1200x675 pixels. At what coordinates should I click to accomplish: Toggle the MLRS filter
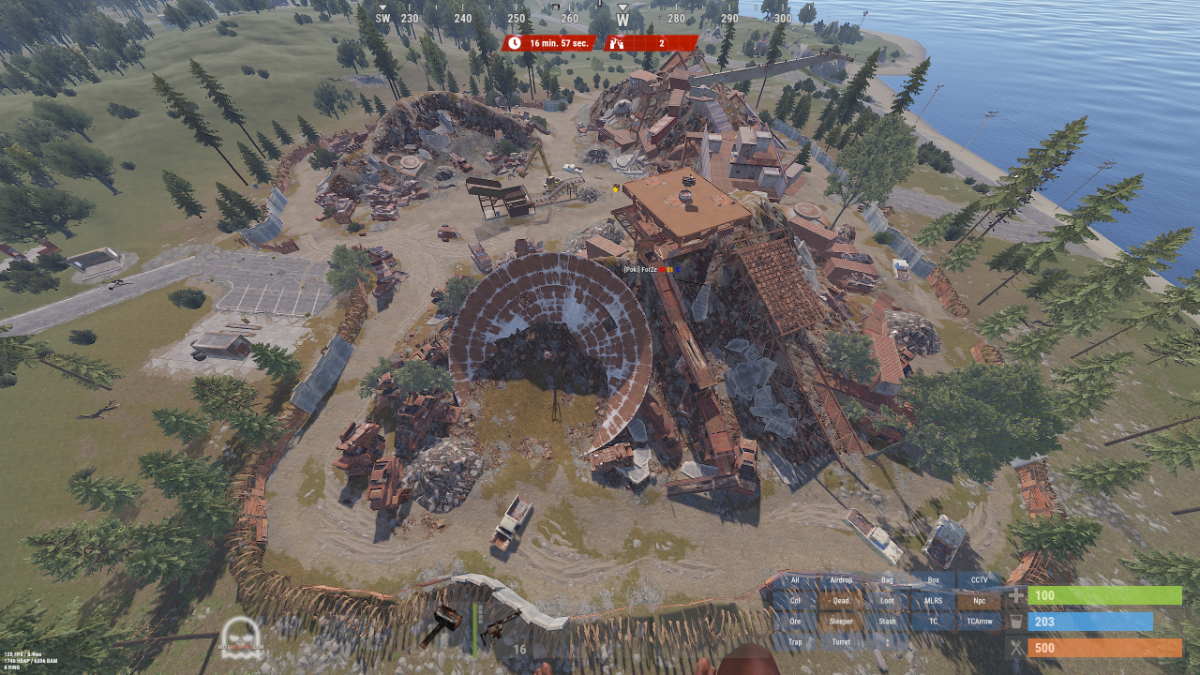[x=933, y=601]
